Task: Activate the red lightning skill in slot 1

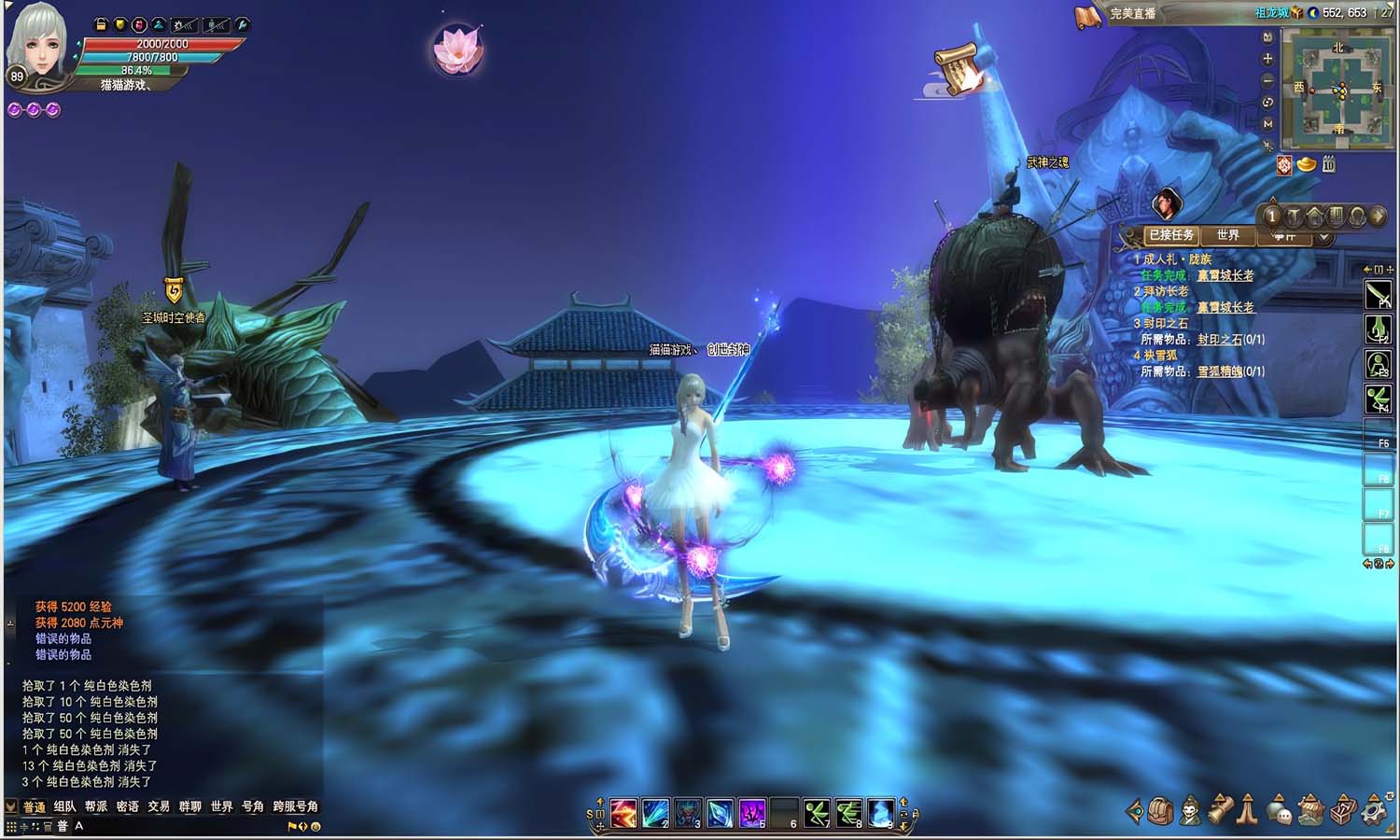Action: click(623, 813)
